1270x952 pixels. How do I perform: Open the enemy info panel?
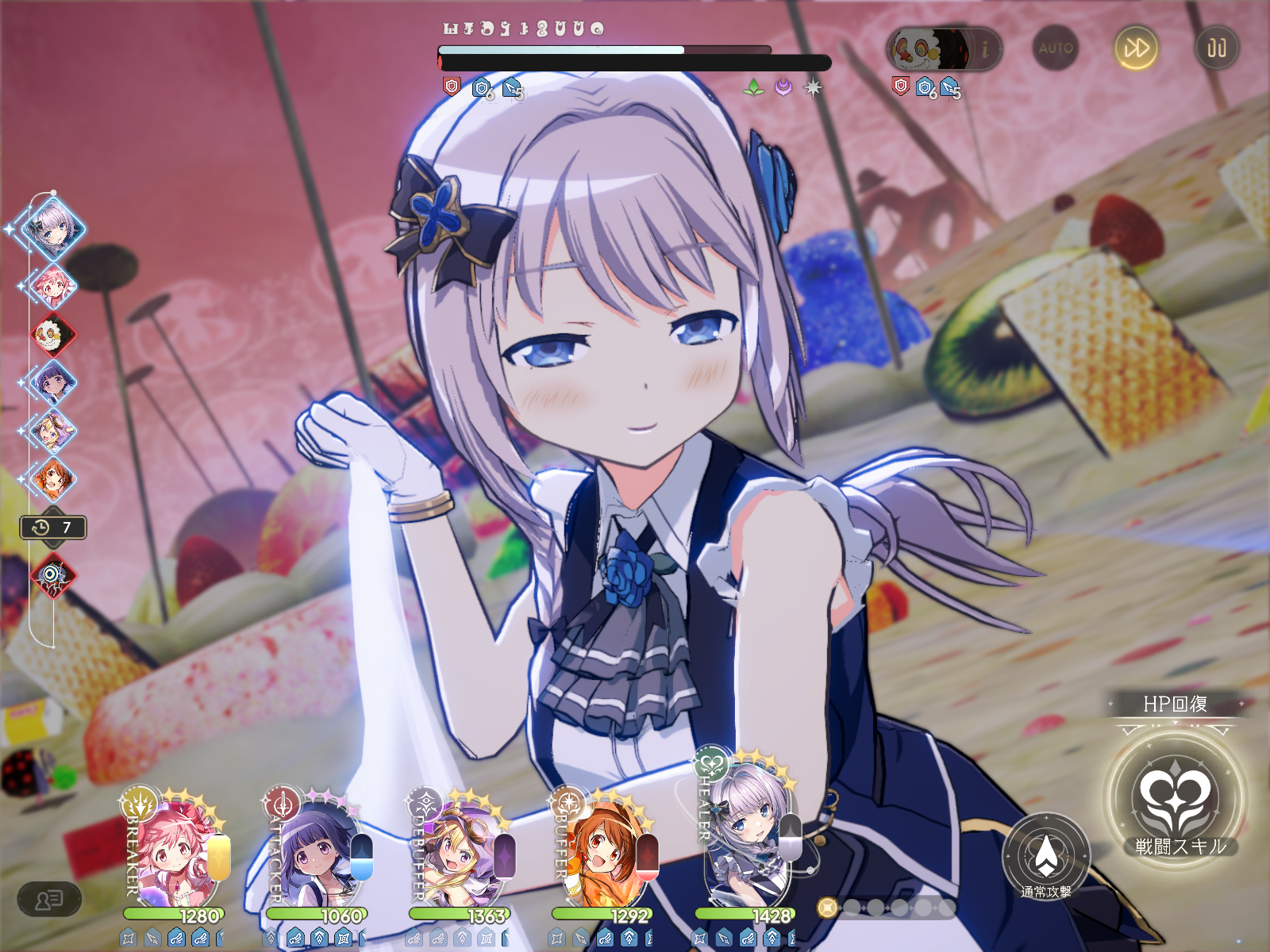[x=985, y=49]
